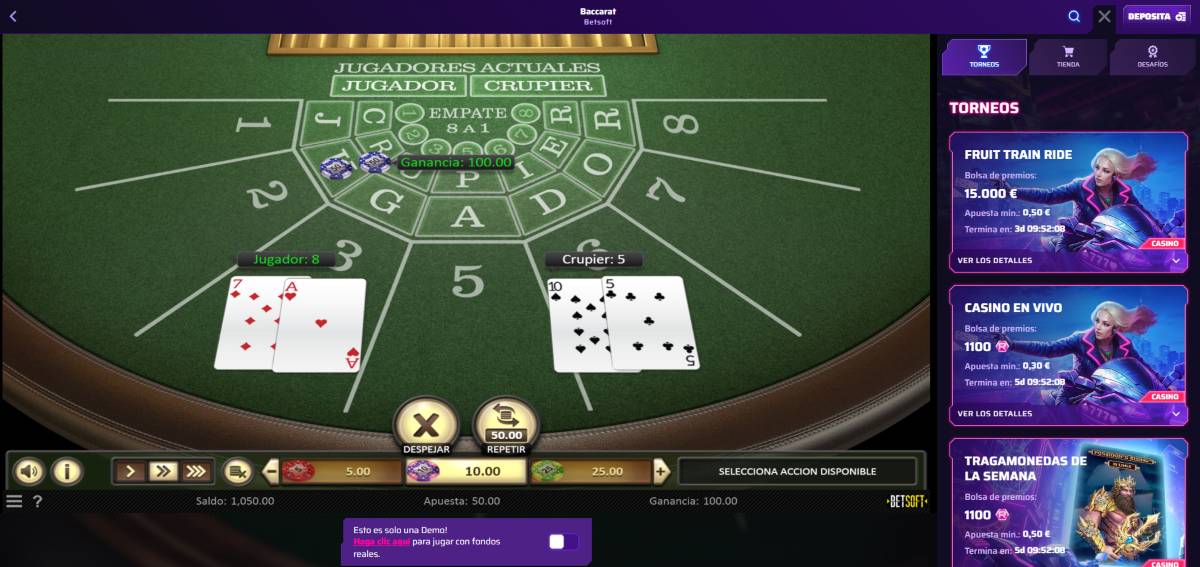Show higher chip values with plus arrow
The image size is (1200, 567).
coord(660,471)
